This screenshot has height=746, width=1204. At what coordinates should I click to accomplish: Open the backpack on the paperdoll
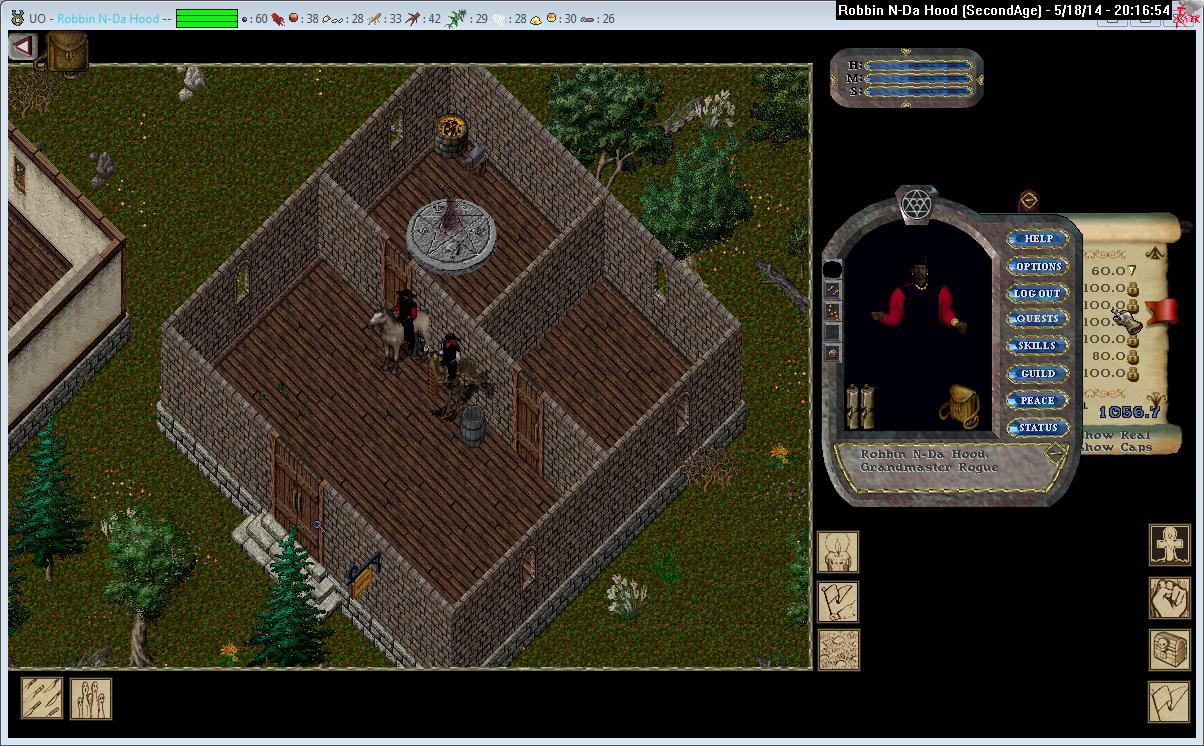point(958,403)
